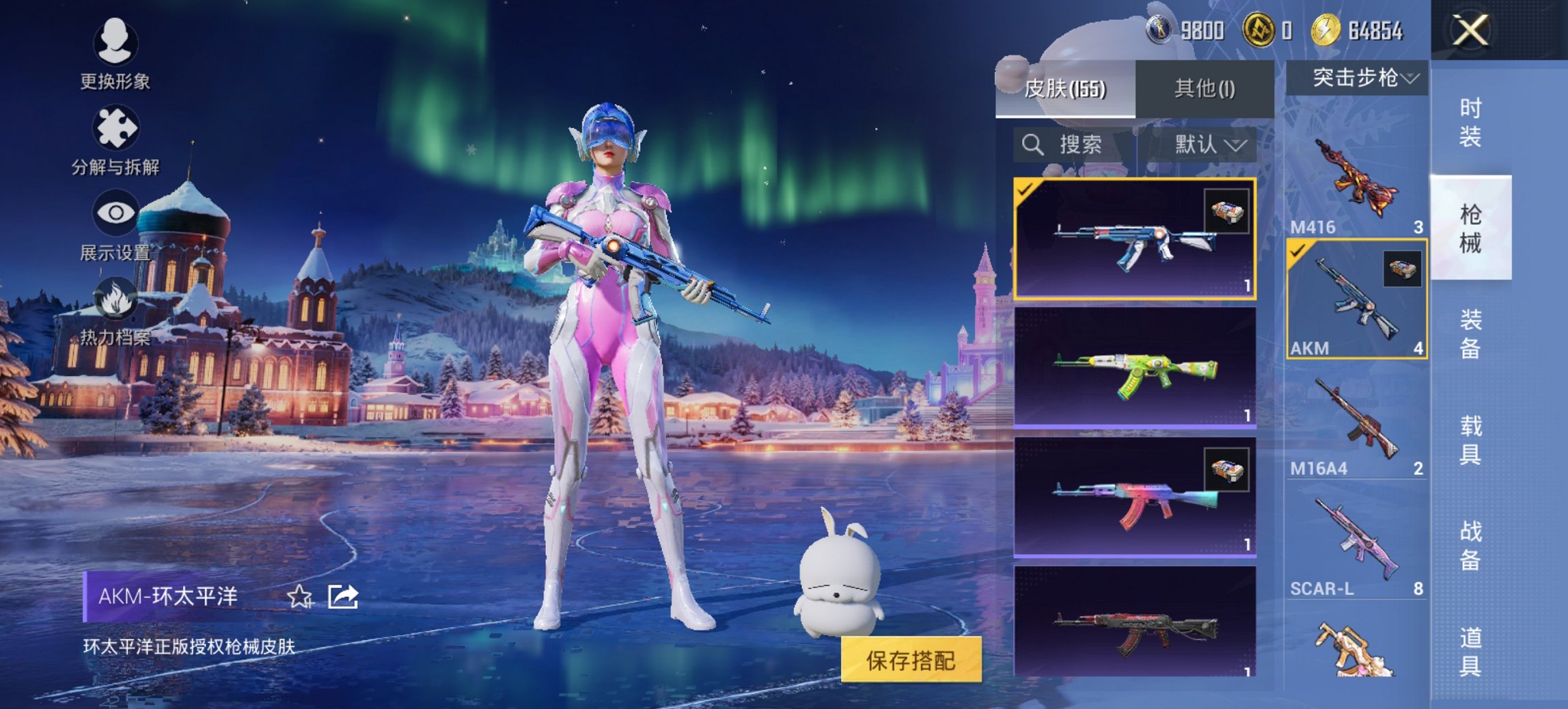Choose the SCAR-L weapon entry
The image size is (1568, 709).
(x=1356, y=545)
